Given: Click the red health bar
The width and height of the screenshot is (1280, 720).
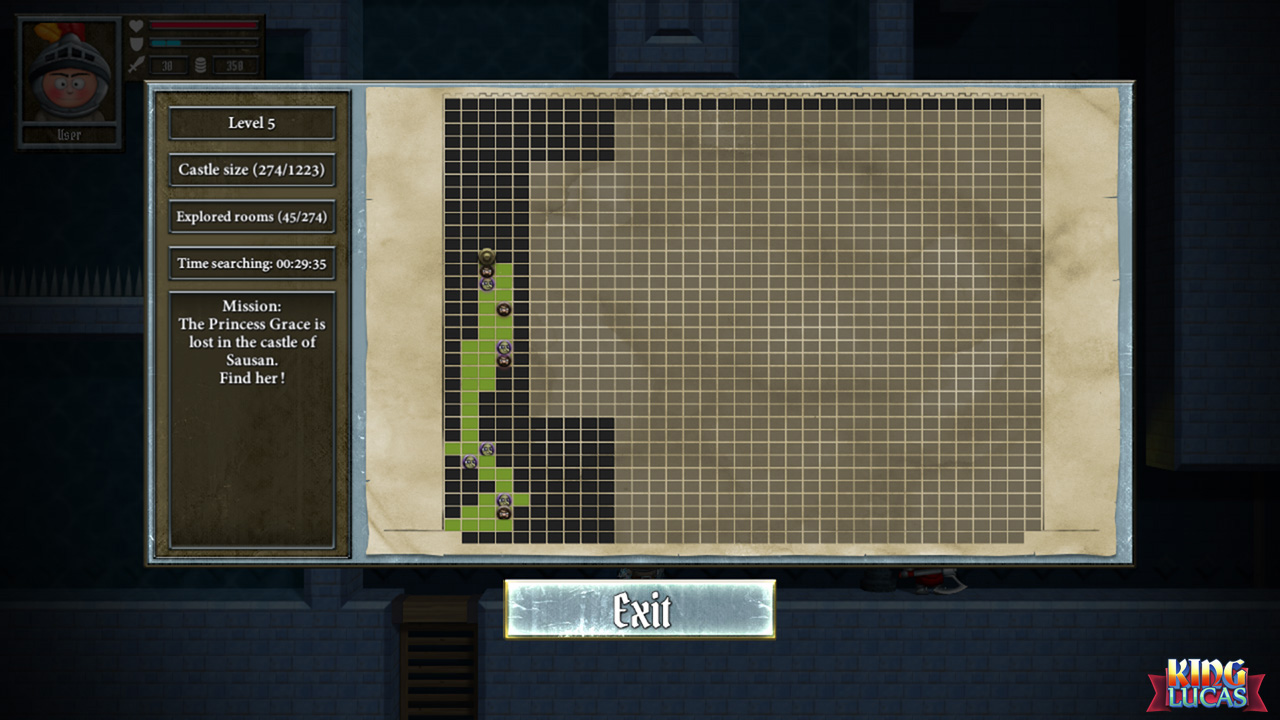Looking at the screenshot, I should coord(205,24).
